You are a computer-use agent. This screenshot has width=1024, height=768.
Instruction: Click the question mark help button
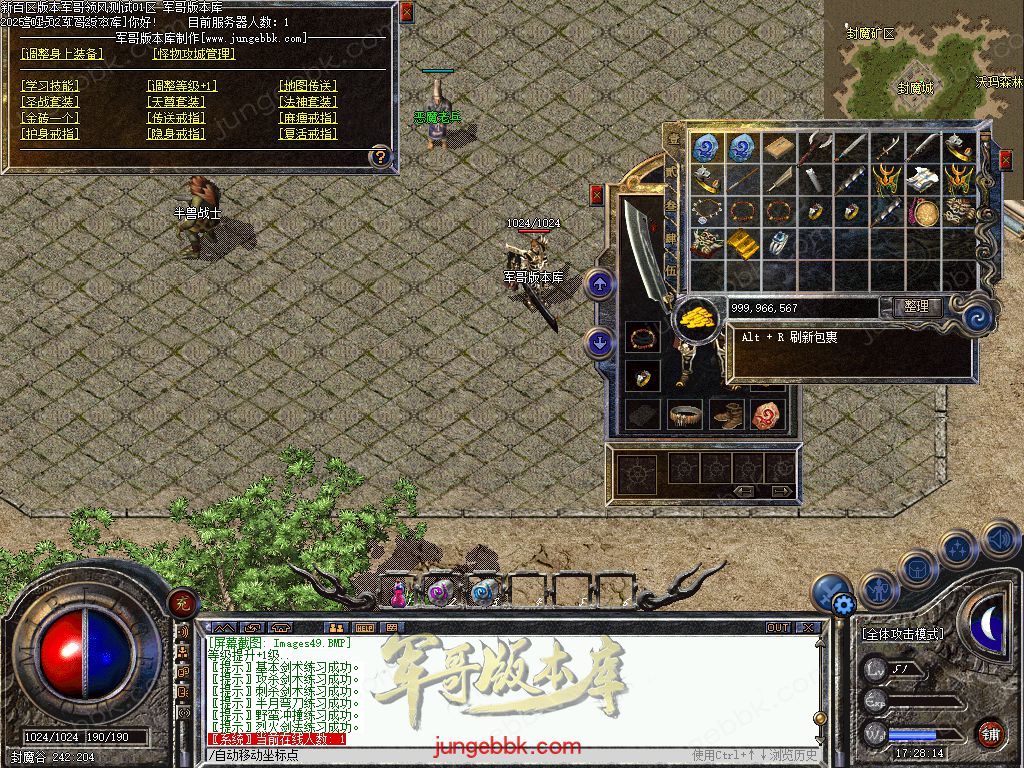pyautogui.click(x=380, y=156)
